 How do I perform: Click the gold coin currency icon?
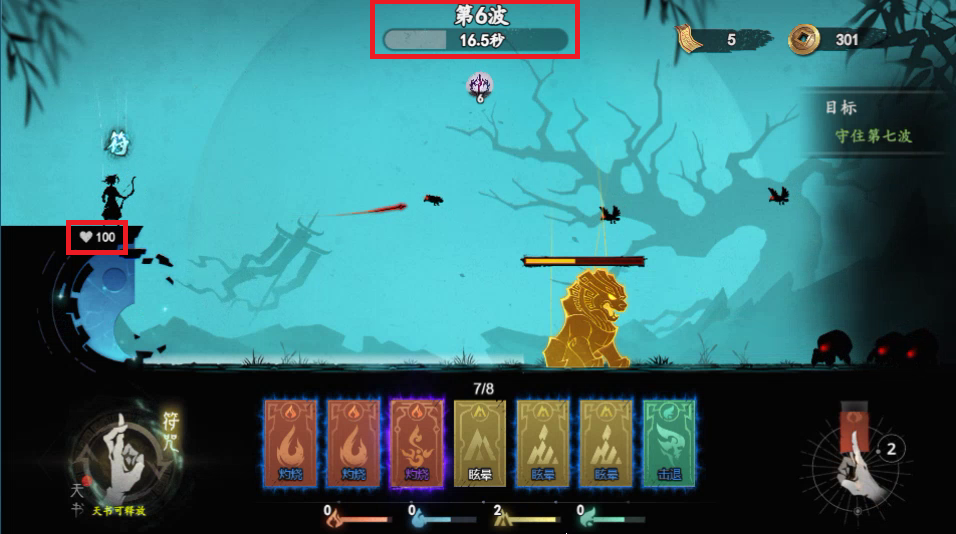point(802,39)
